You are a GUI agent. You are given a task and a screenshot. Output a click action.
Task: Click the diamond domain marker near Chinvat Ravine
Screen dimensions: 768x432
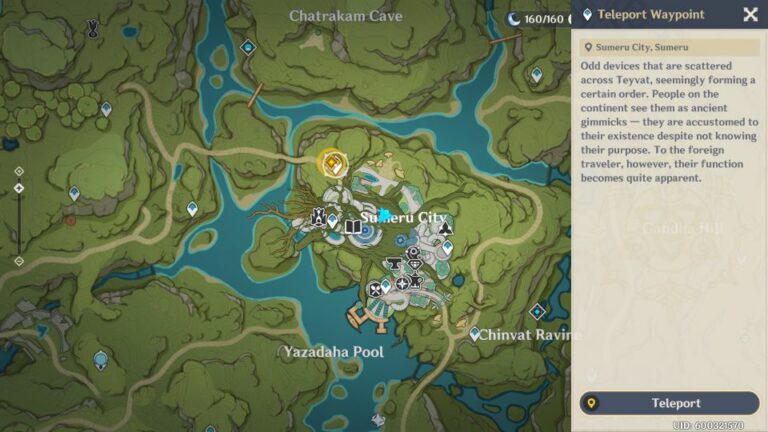pyautogui.click(x=537, y=312)
